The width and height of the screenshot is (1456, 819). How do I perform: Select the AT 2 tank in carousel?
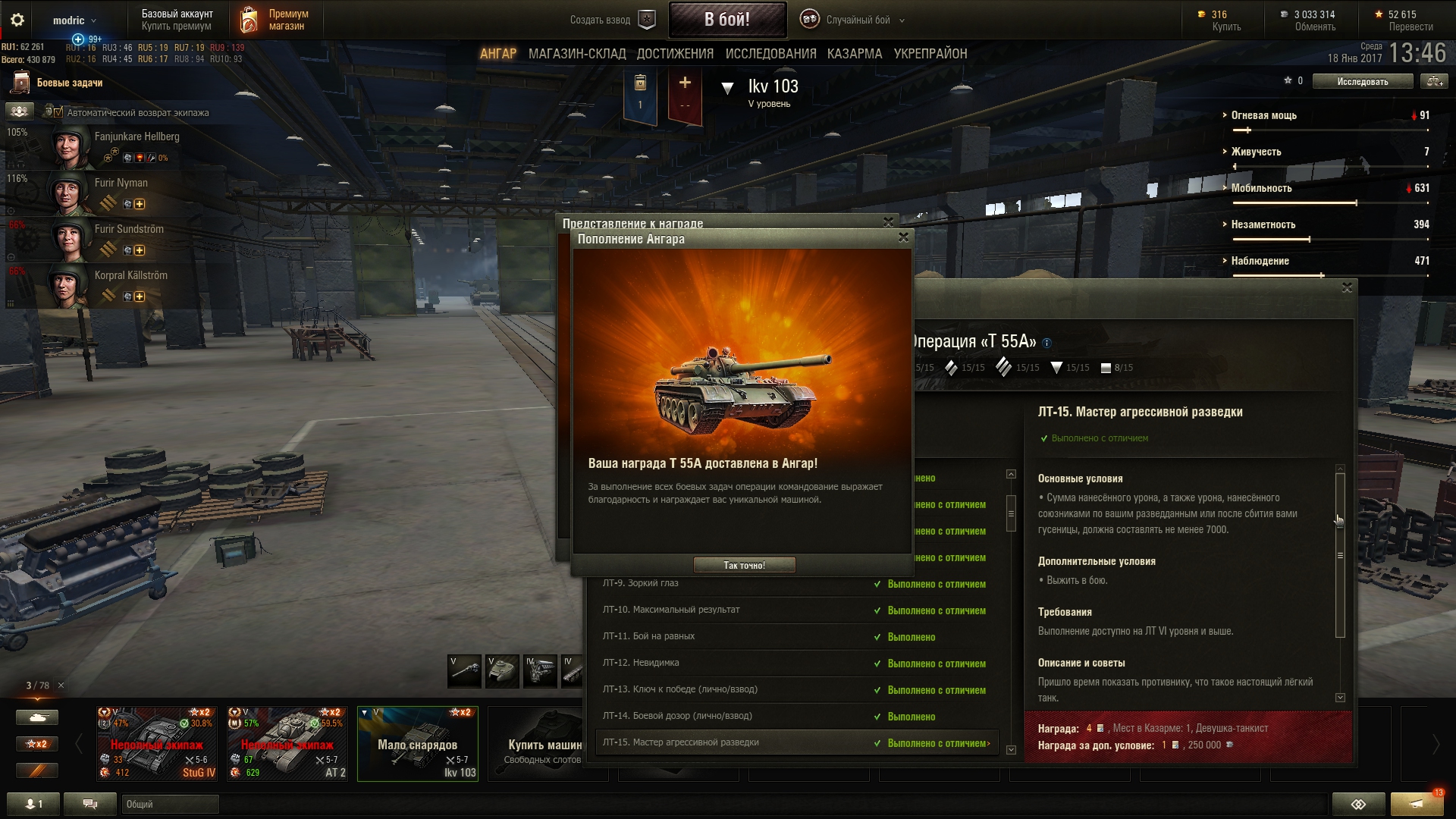[287, 743]
